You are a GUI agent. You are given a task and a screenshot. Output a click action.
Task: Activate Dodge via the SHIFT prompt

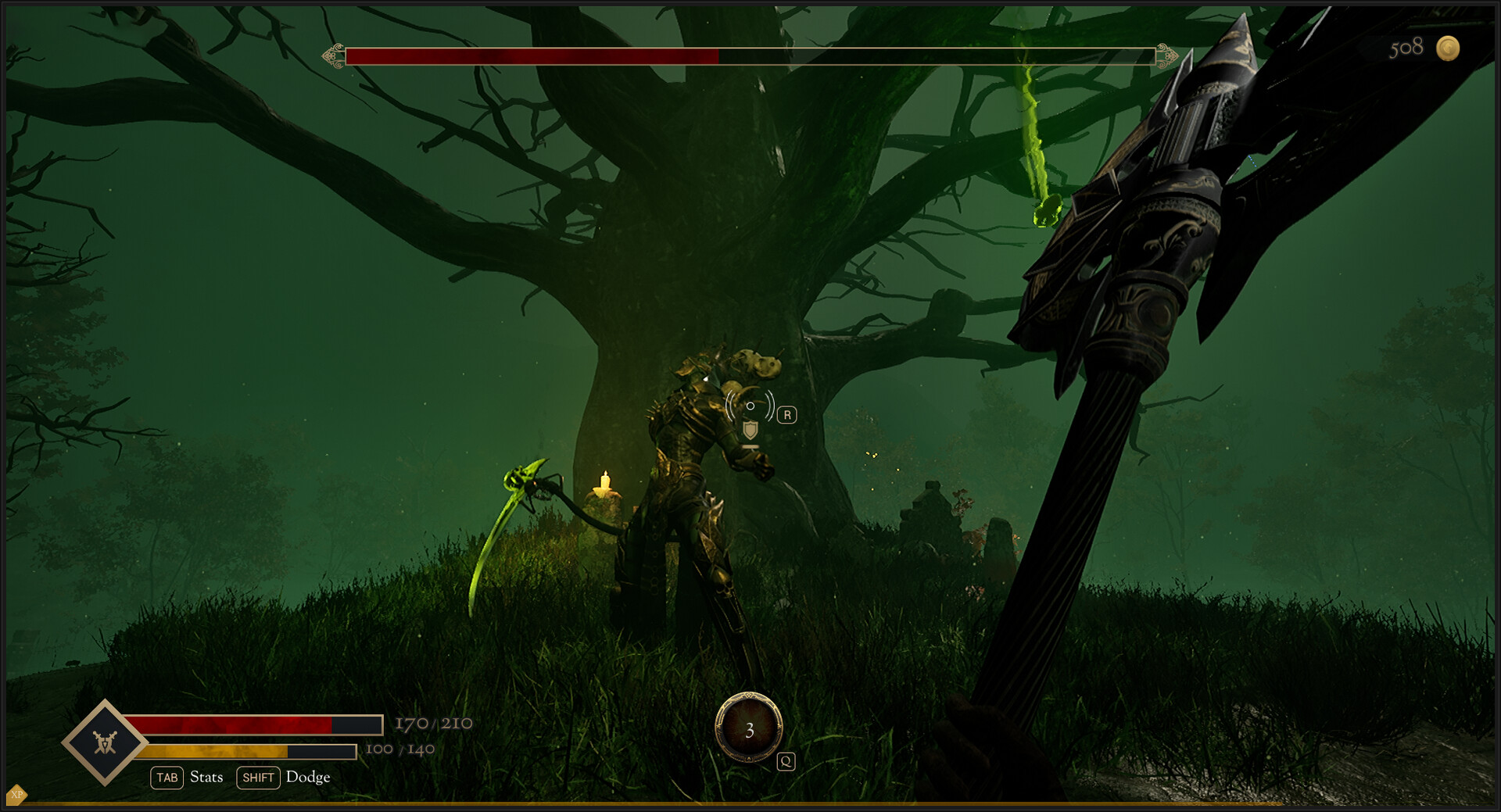(258, 778)
